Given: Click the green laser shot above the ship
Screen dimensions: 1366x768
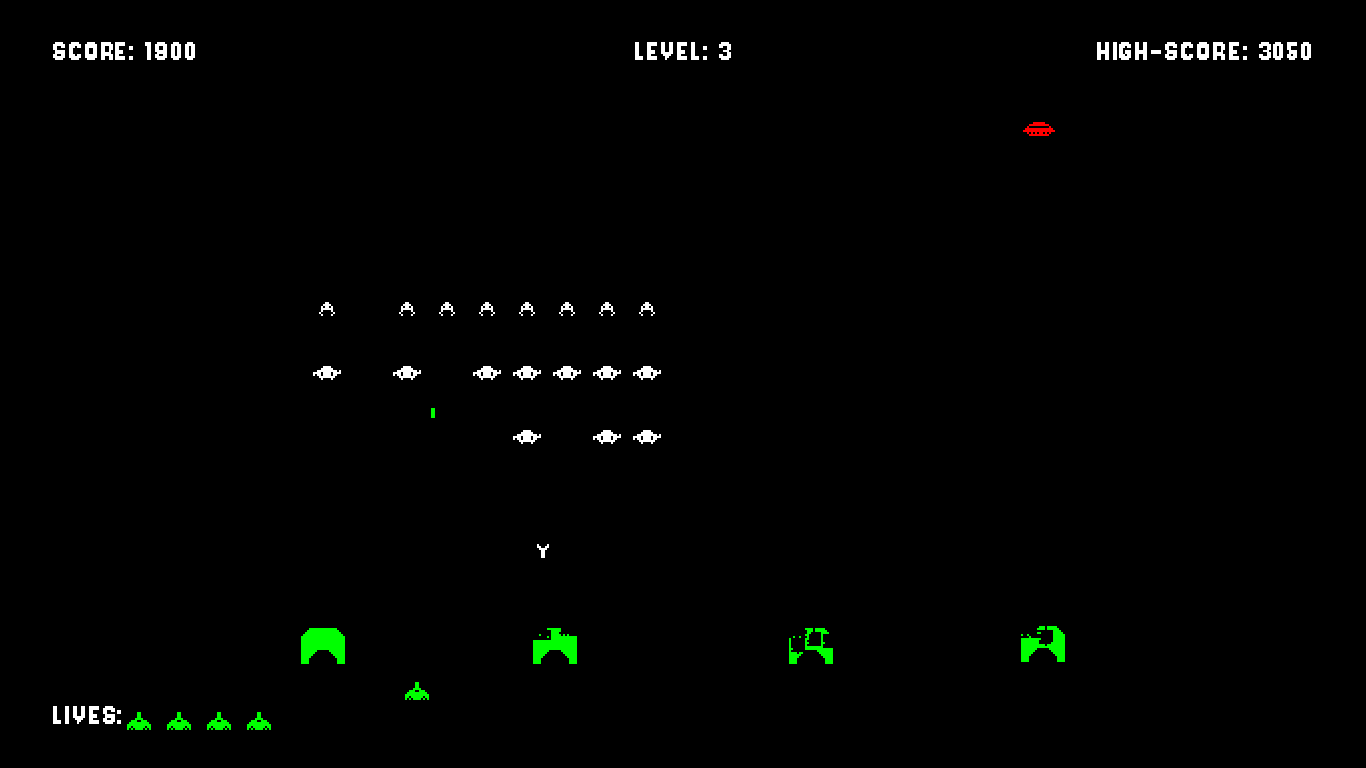Looking at the screenshot, I should point(433,412).
